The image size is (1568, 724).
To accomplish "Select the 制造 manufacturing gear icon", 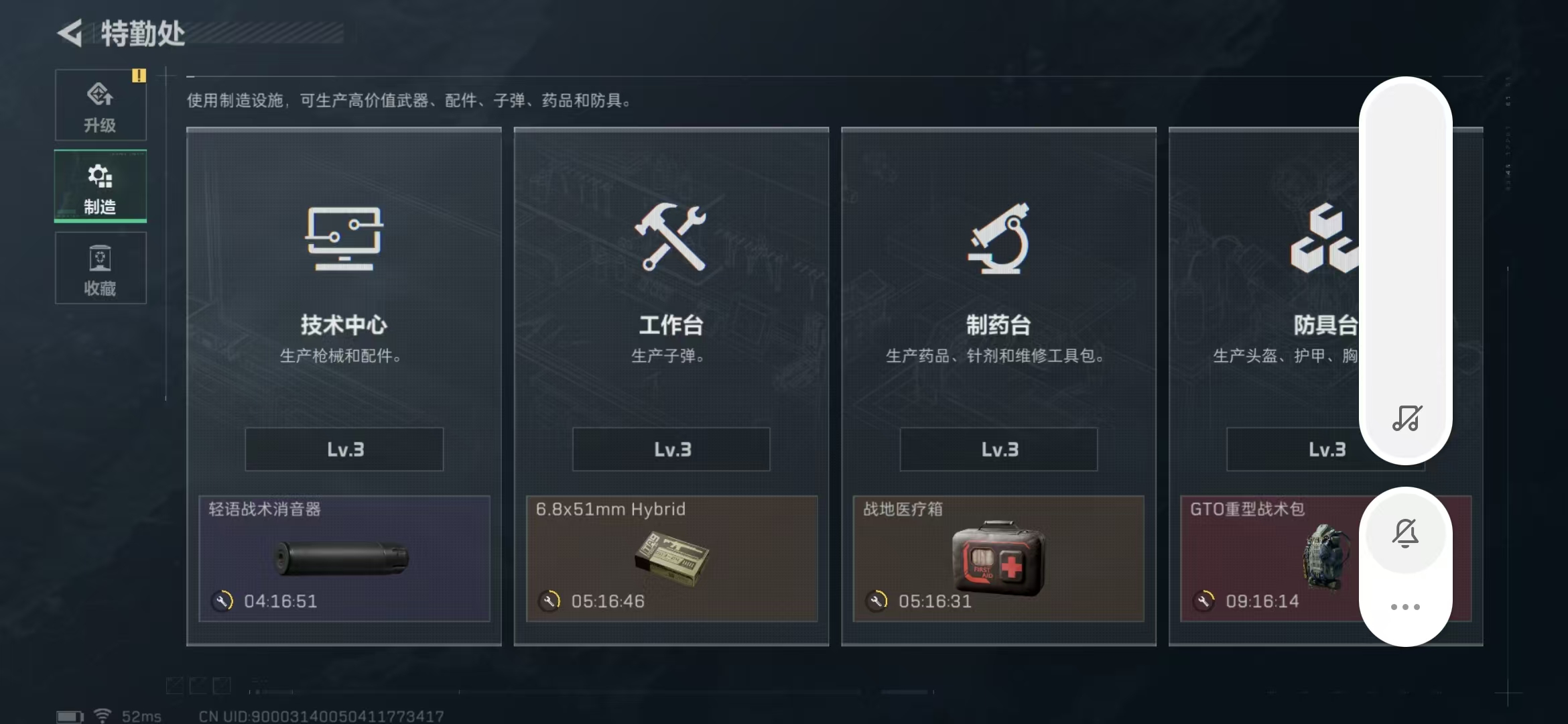I will coord(100,176).
